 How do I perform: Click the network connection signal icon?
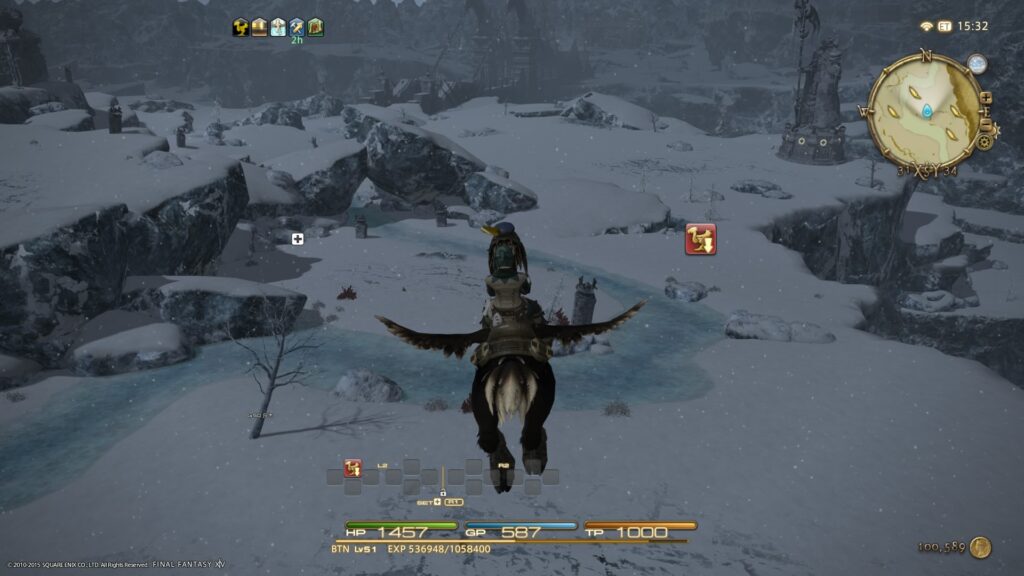(x=926, y=26)
